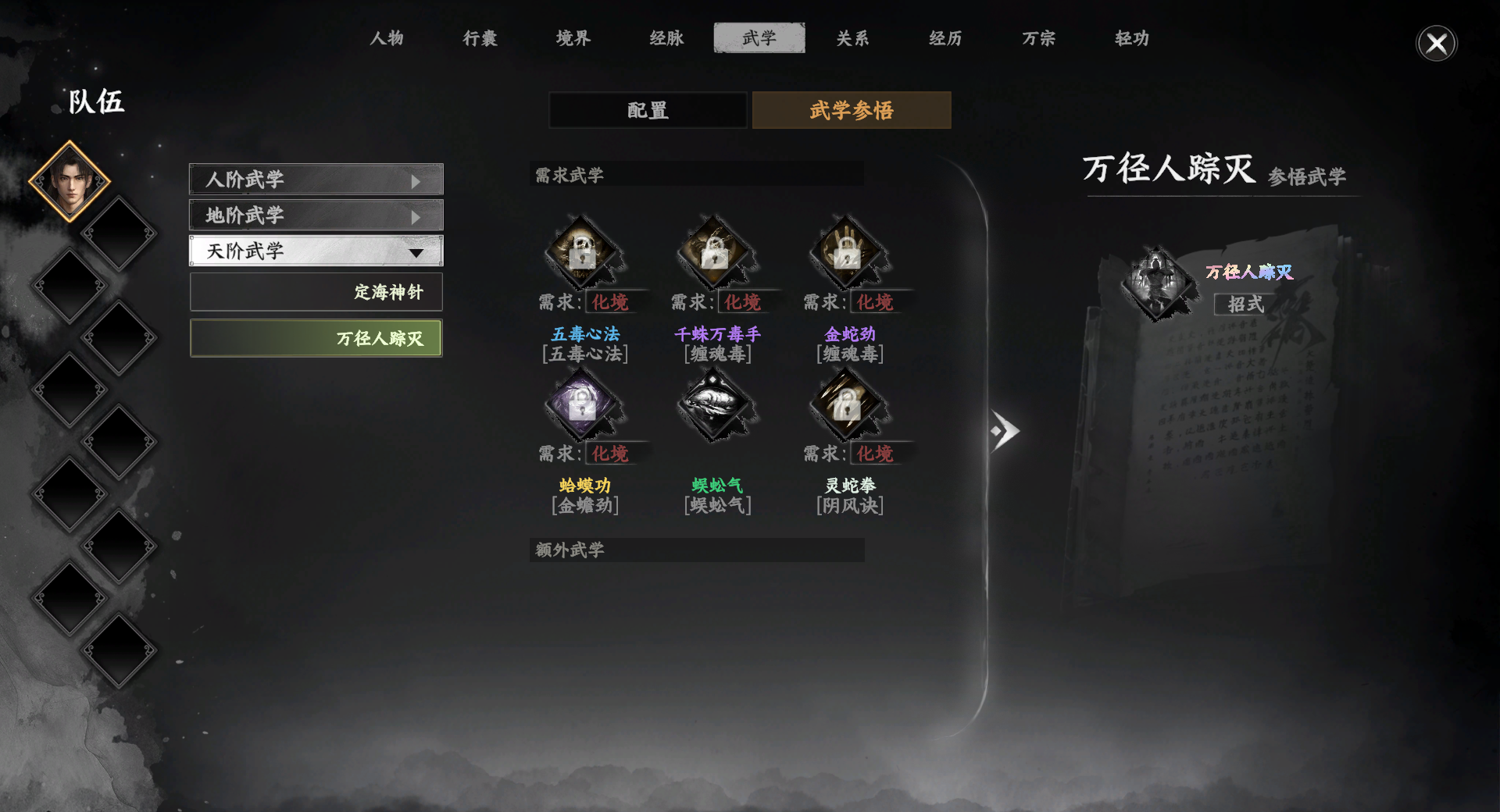The image size is (1500, 812).
Task: Activate the 武学参悟 mode
Action: [x=851, y=111]
